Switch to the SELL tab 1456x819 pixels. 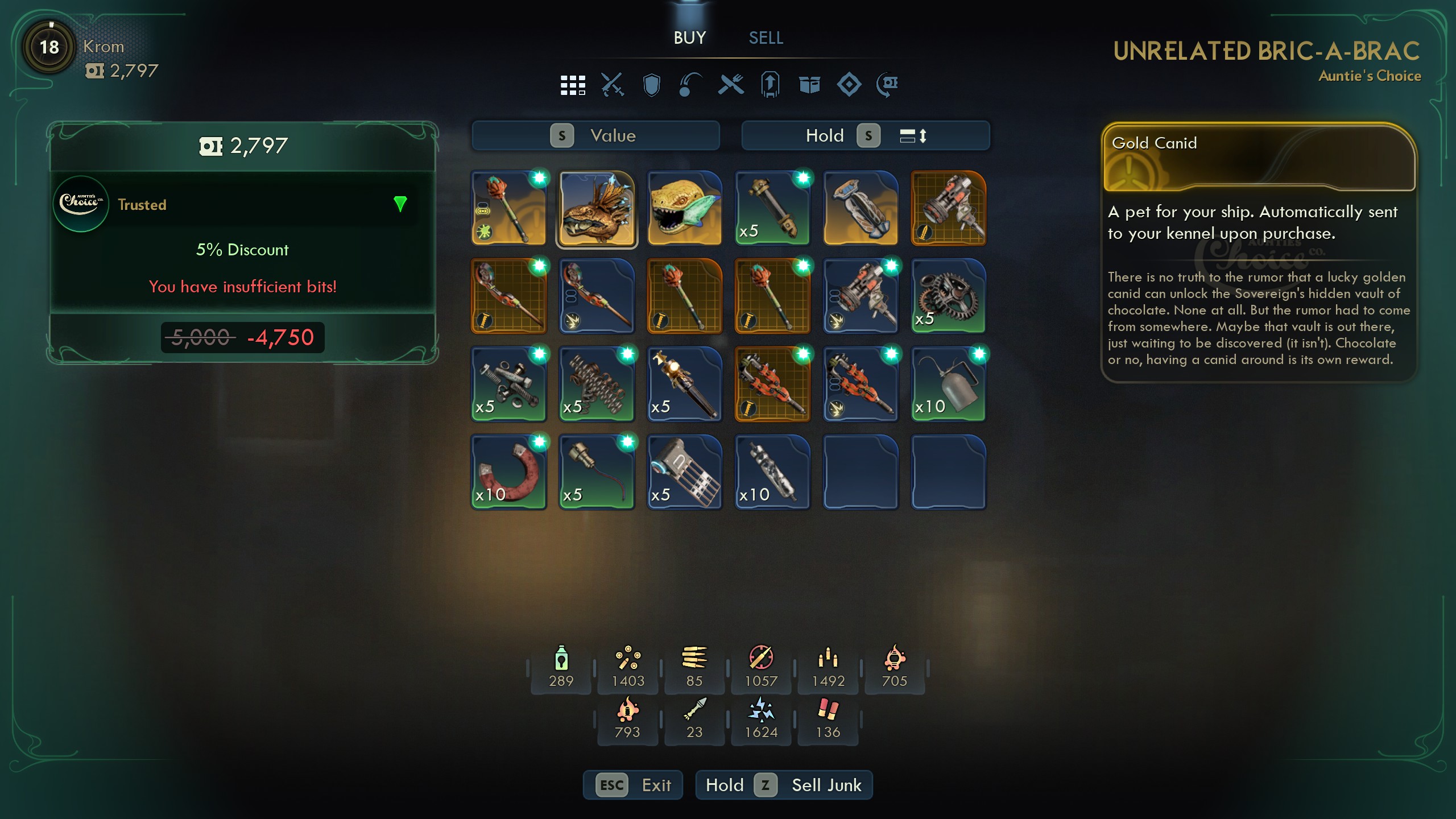pyautogui.click(x=766, y=38)
